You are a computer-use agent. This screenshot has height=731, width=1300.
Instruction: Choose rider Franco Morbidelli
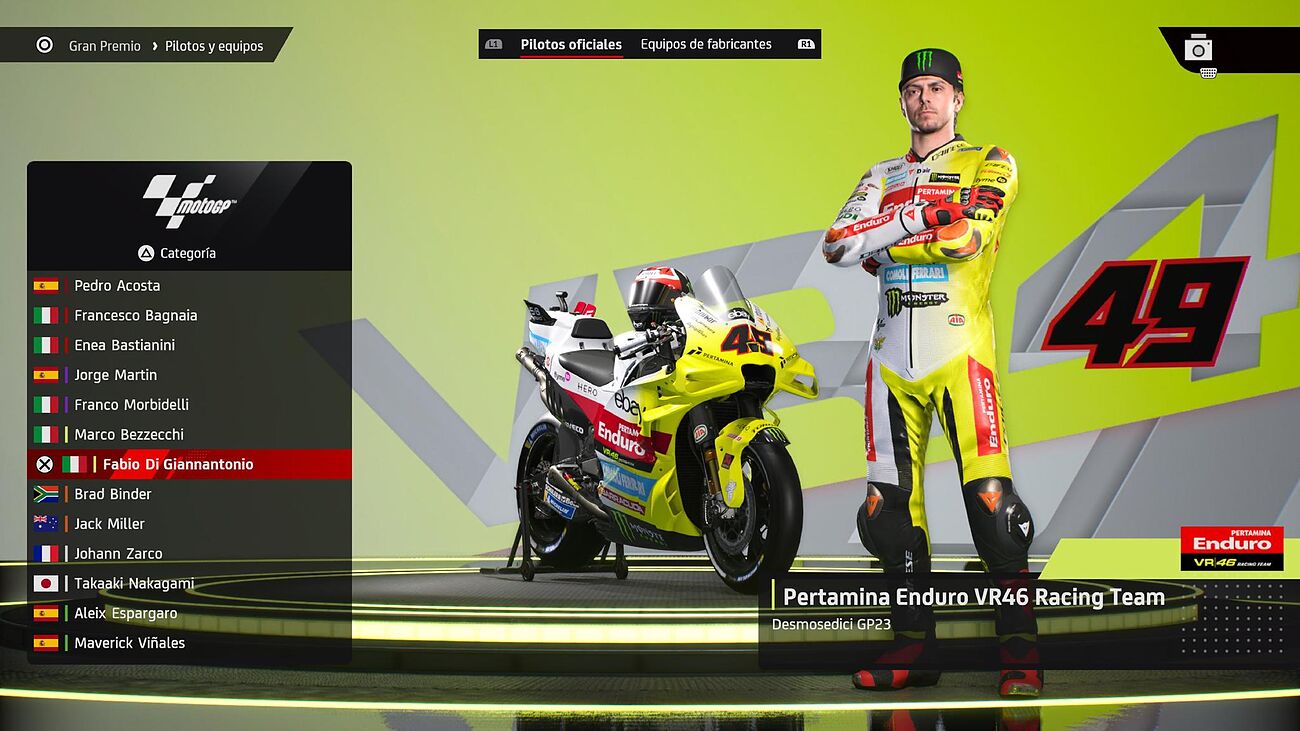(x=131, y=405)
